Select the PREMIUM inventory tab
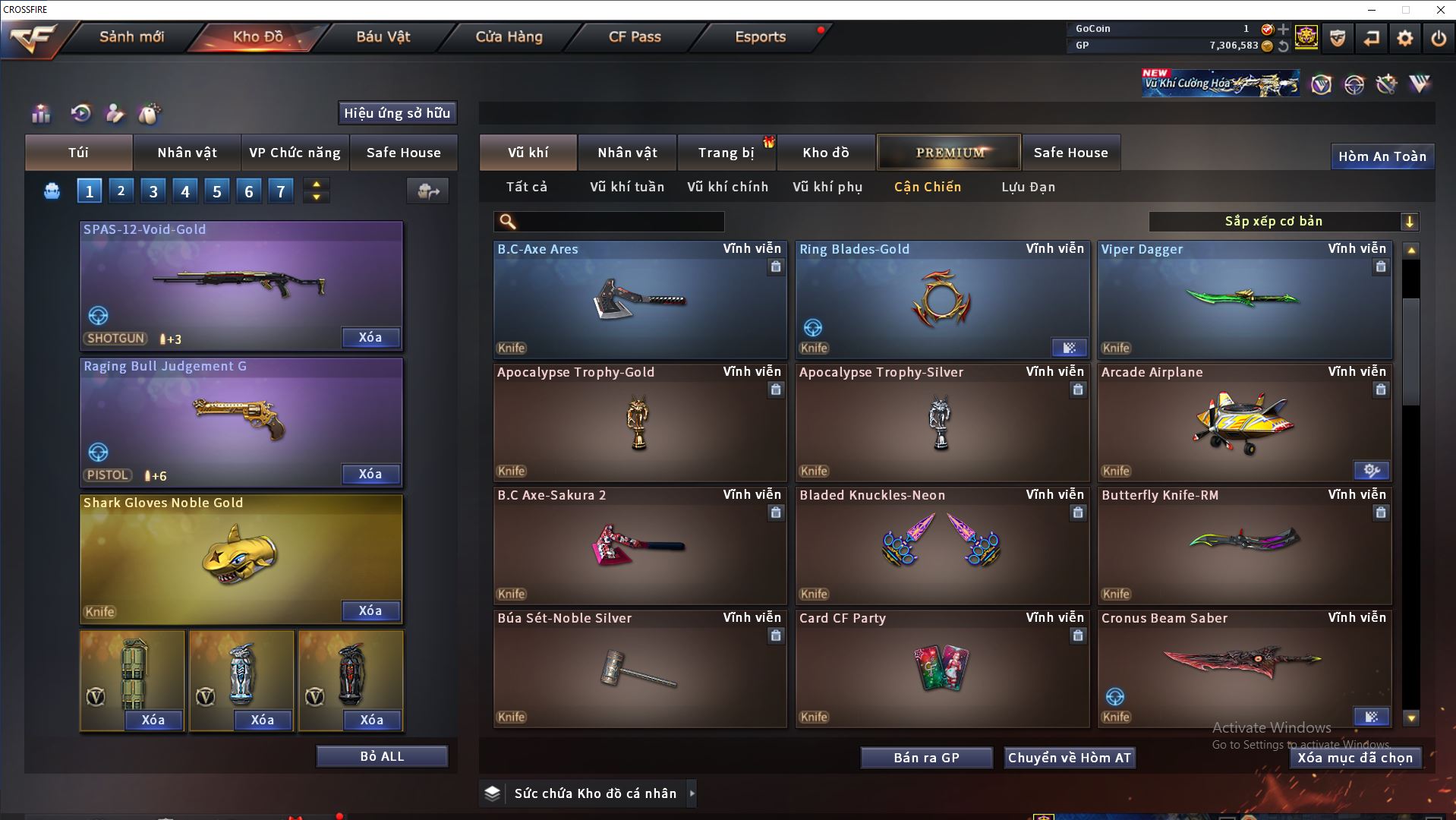Image resolution: width=1456 pixels, height=820 pixels. tap(949, 153)
